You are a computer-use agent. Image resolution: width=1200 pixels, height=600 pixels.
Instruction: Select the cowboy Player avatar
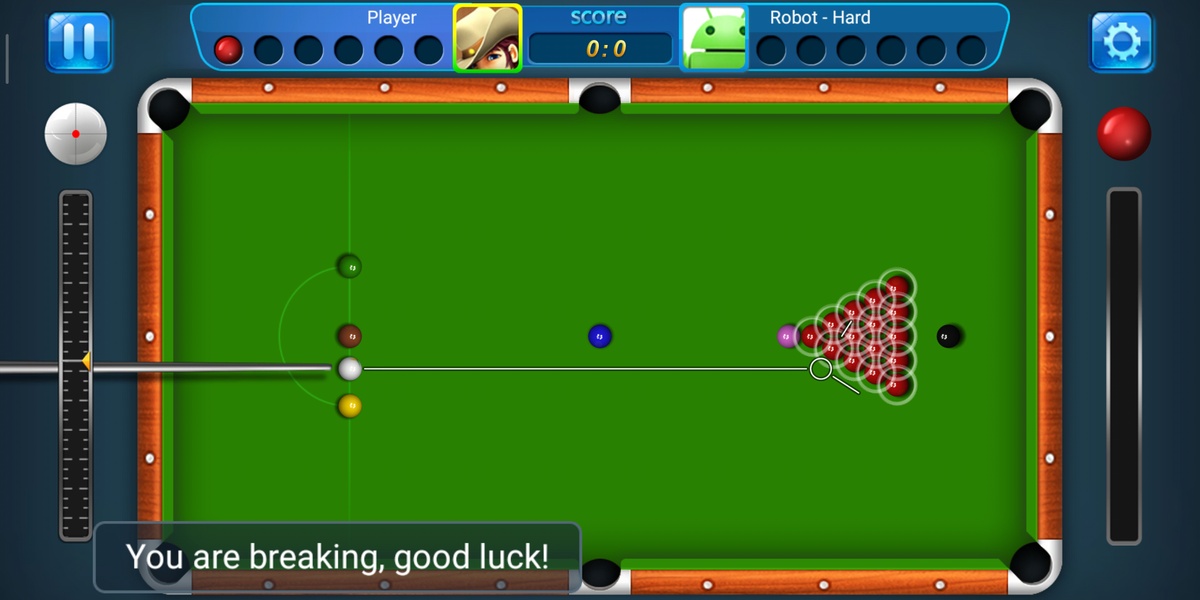(488, 39)
